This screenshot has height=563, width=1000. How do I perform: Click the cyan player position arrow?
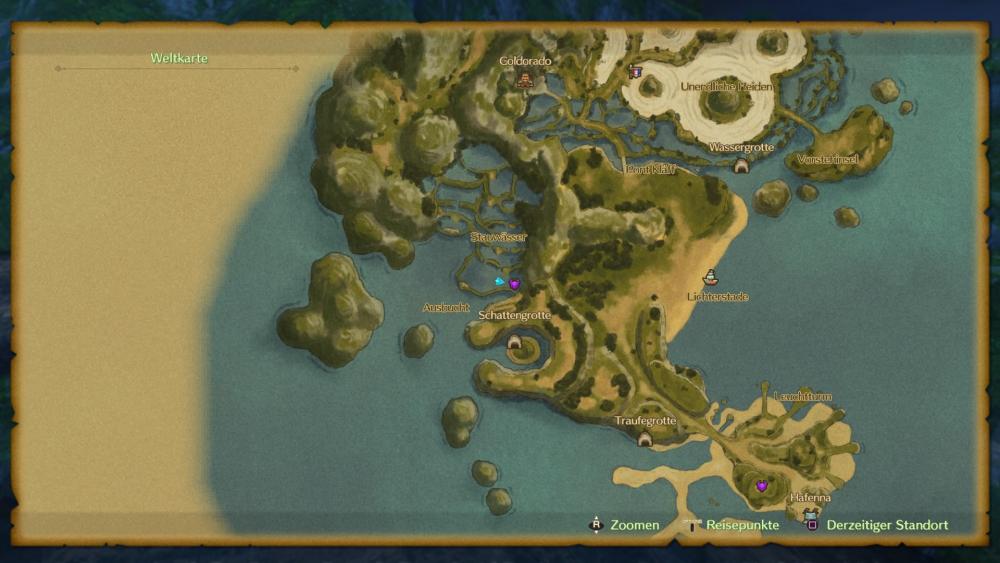pyautogui.click(x=499, y=282)
